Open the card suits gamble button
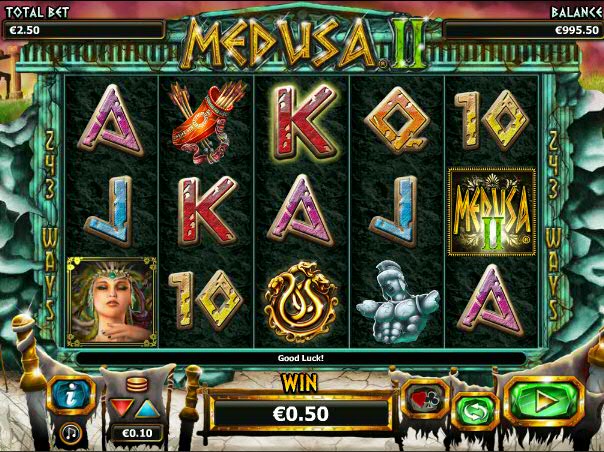 [x=422, y=399]
